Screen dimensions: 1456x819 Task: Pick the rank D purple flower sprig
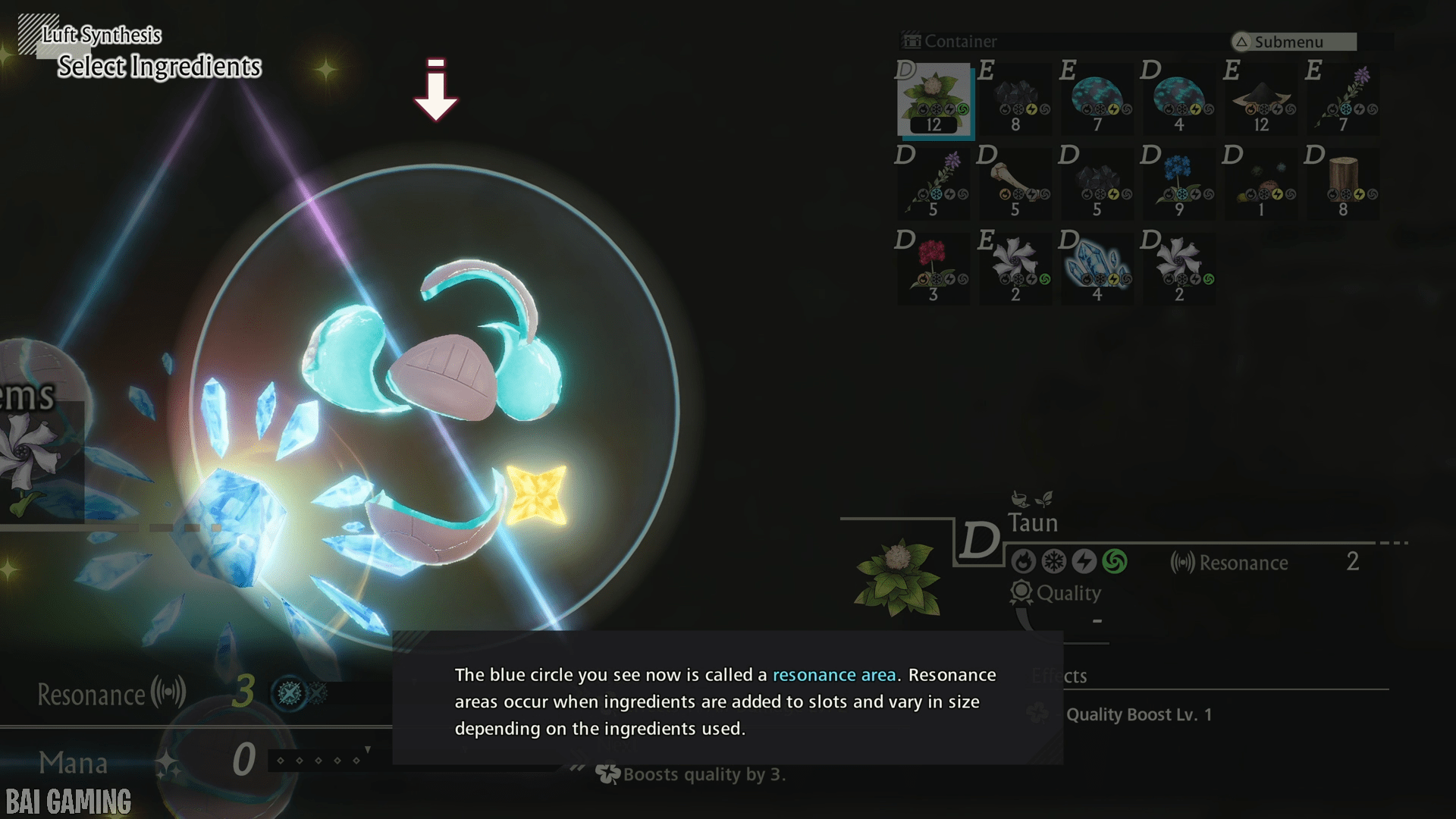(934, 184)
